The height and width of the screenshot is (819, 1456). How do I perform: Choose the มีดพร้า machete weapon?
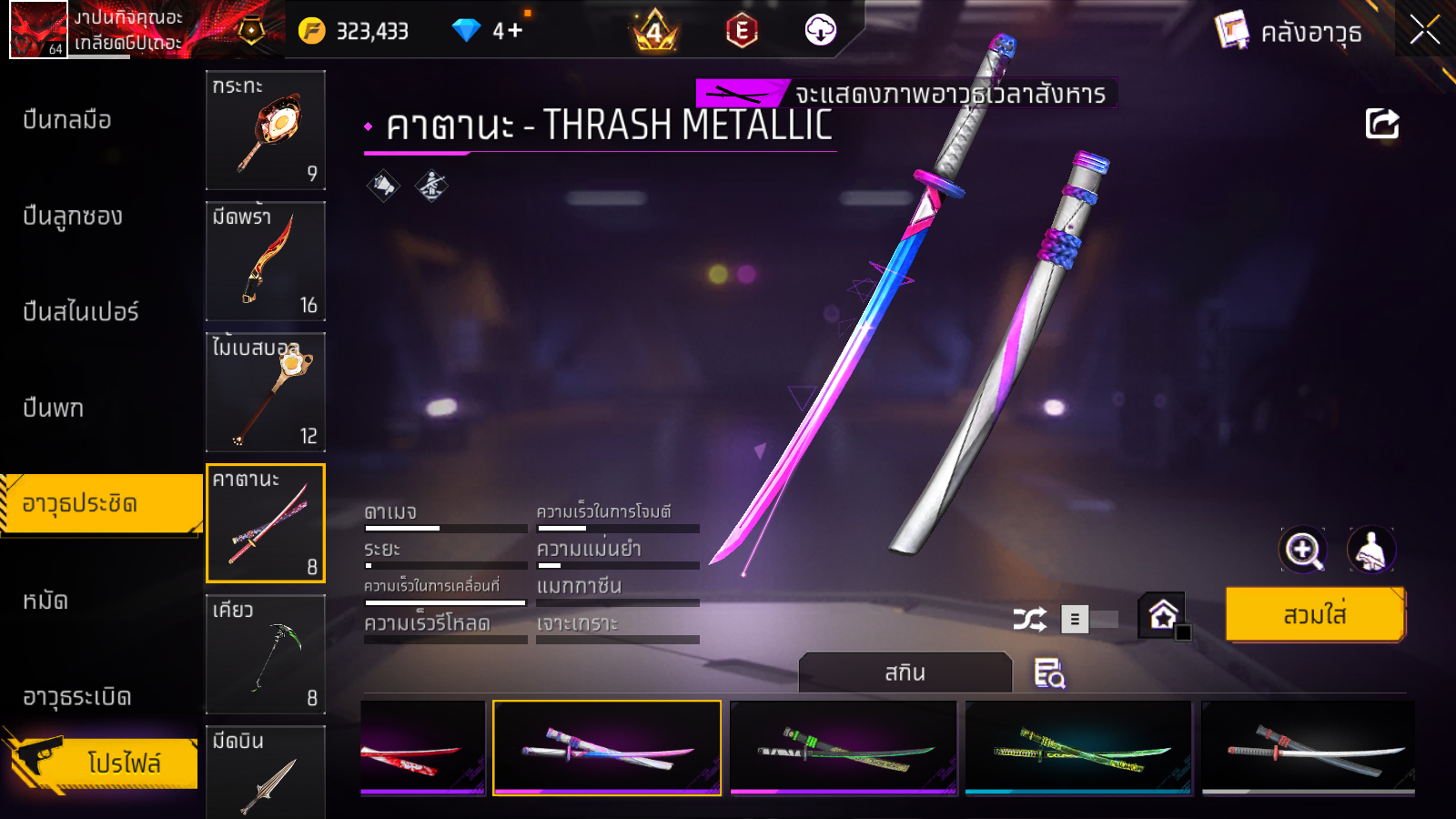tap(266, 261)
